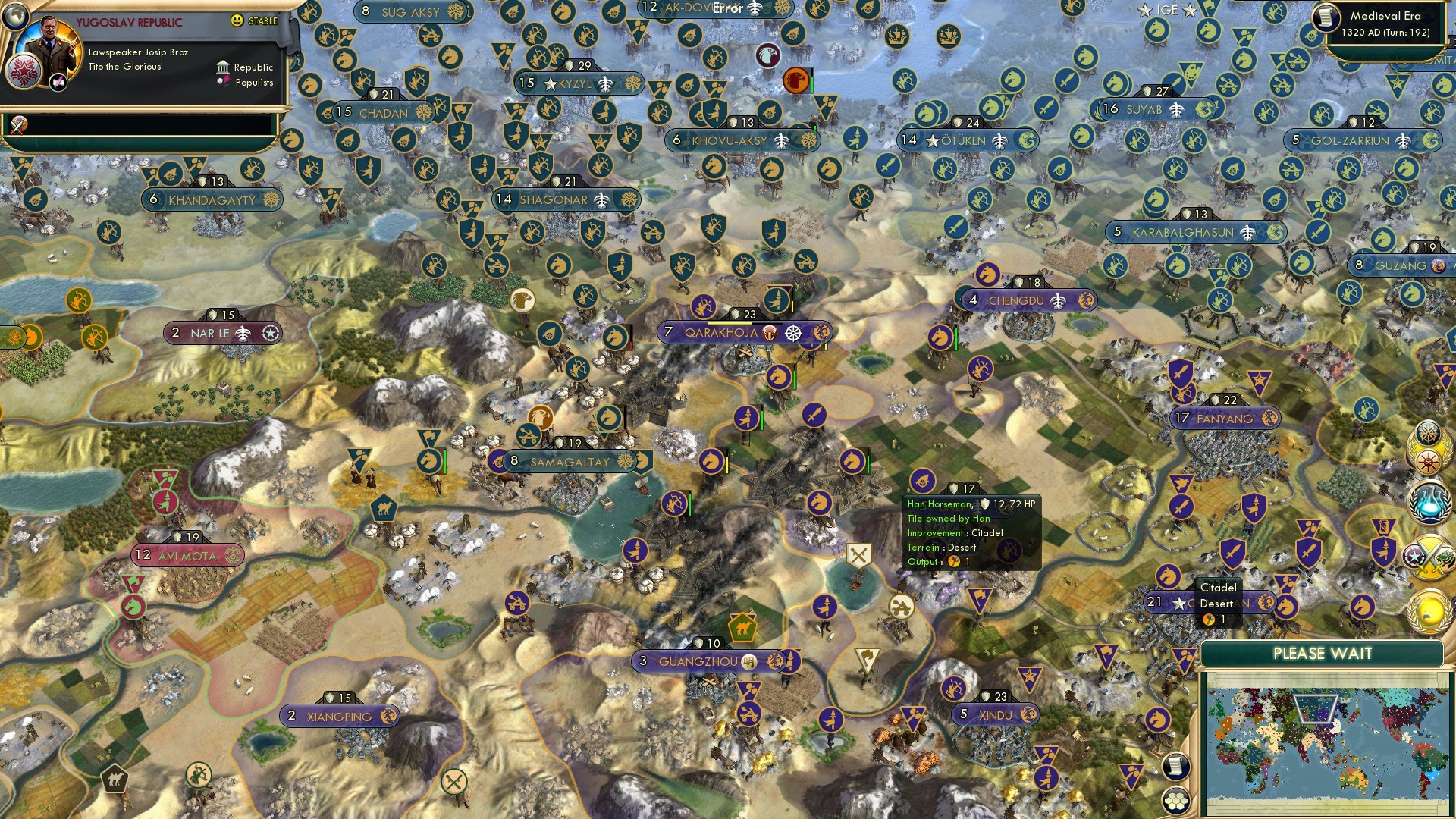Open the science research flask notification
1456x819 pixels.
click(x=1429, y=504)
